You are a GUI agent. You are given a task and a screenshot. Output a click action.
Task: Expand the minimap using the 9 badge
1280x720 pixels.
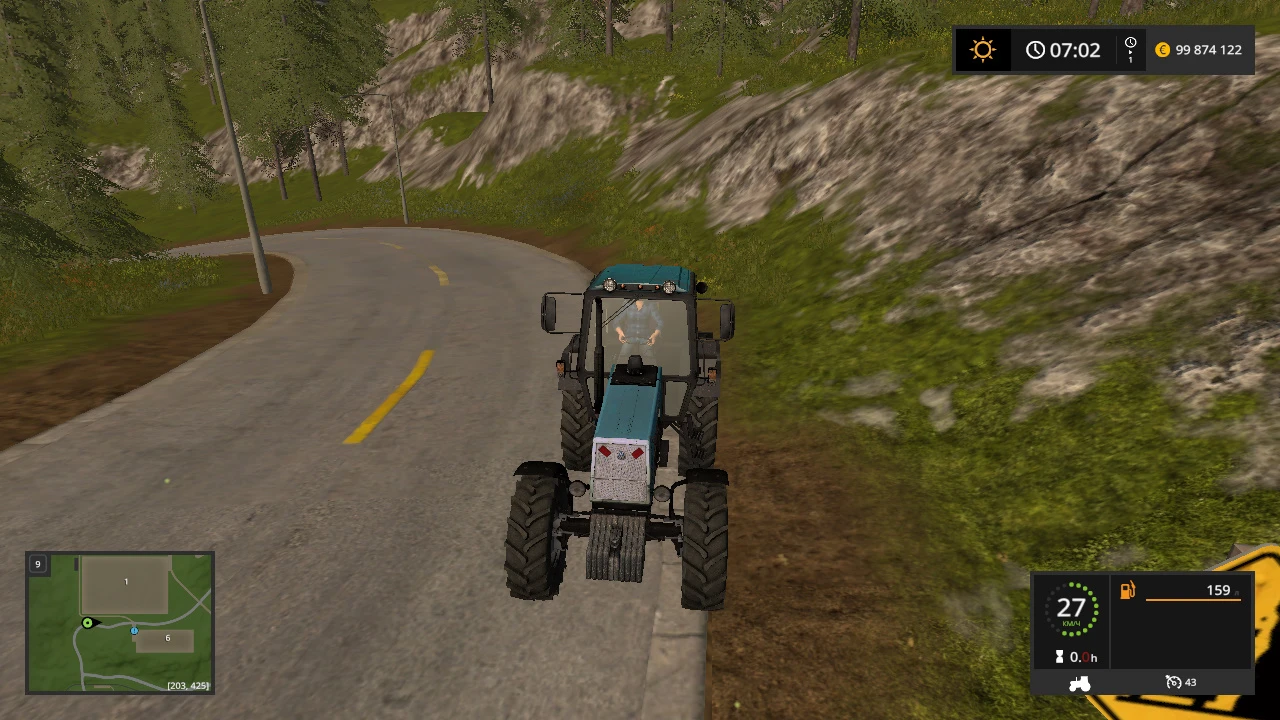[38, 564]
